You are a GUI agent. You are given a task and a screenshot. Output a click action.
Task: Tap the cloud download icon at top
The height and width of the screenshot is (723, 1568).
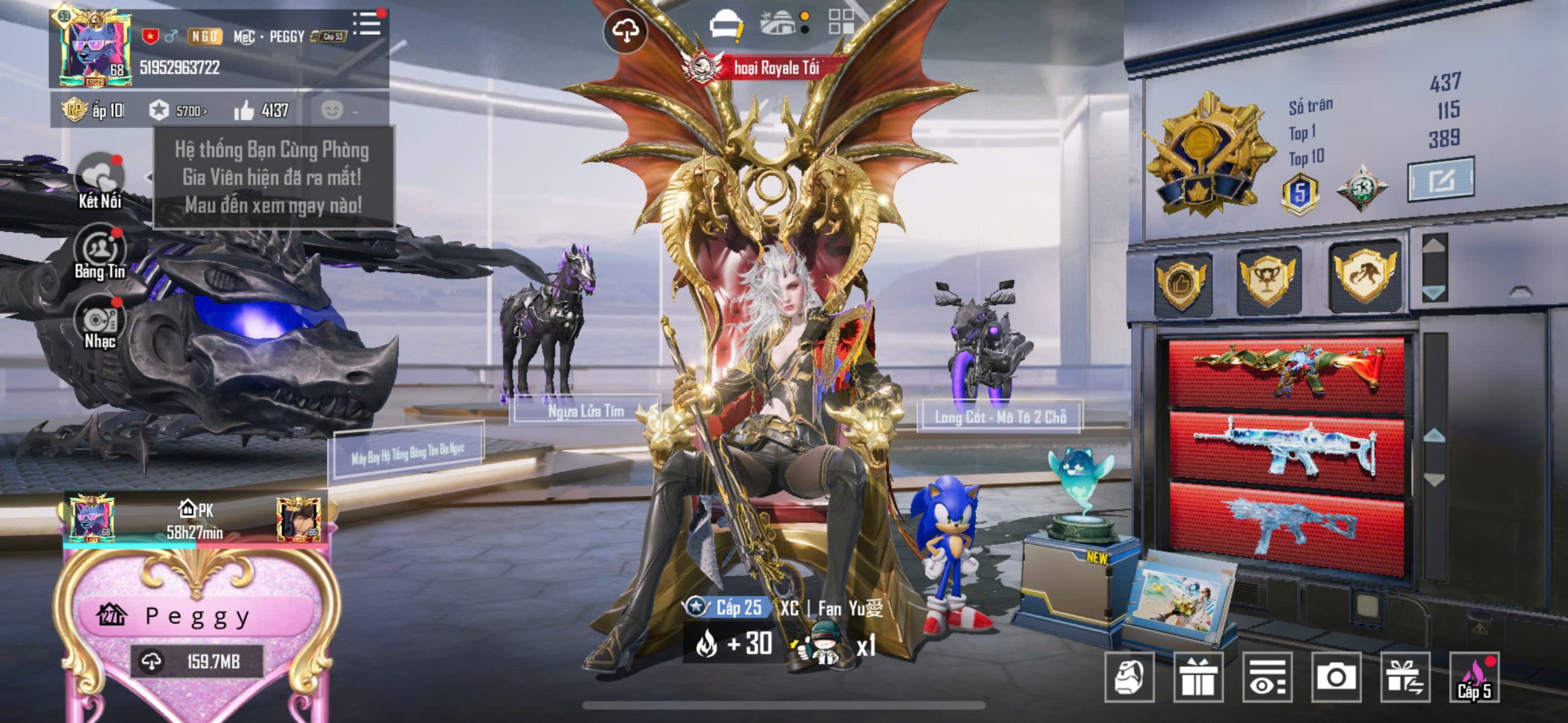click(x=624, y=31)
